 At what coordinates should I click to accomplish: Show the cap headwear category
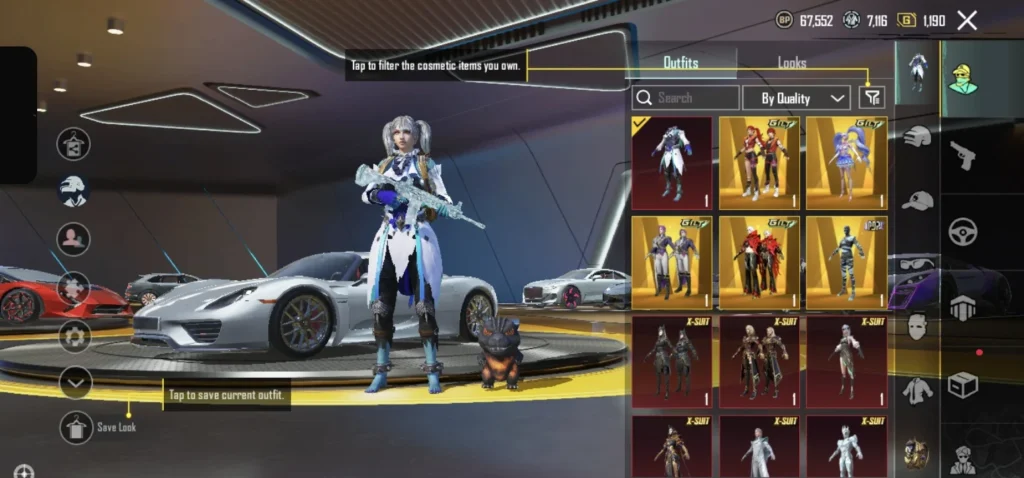pos(917,200)
